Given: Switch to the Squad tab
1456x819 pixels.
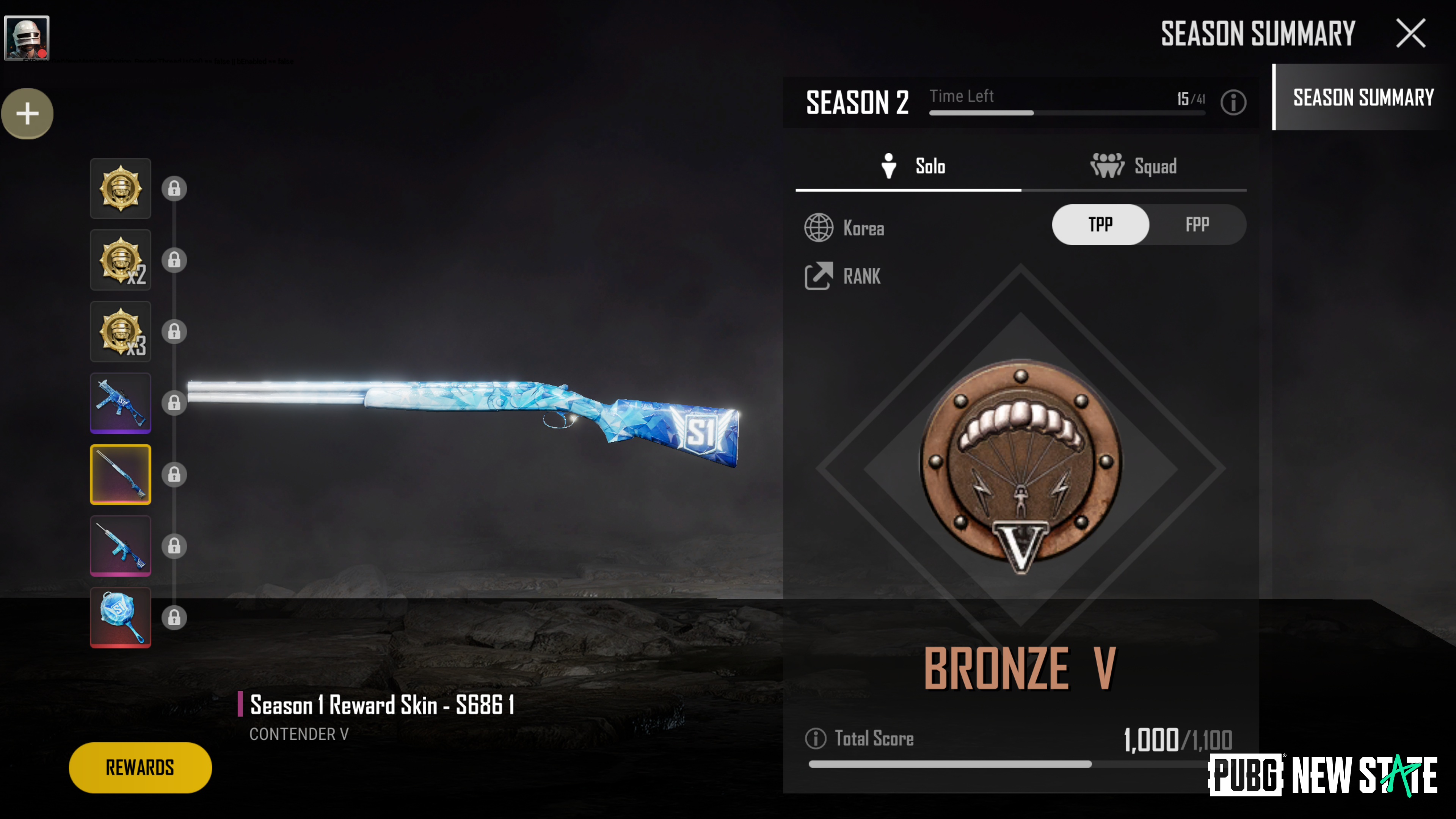Looking at the screenshot, I should pyautogui.click(x=1134, y=166).
